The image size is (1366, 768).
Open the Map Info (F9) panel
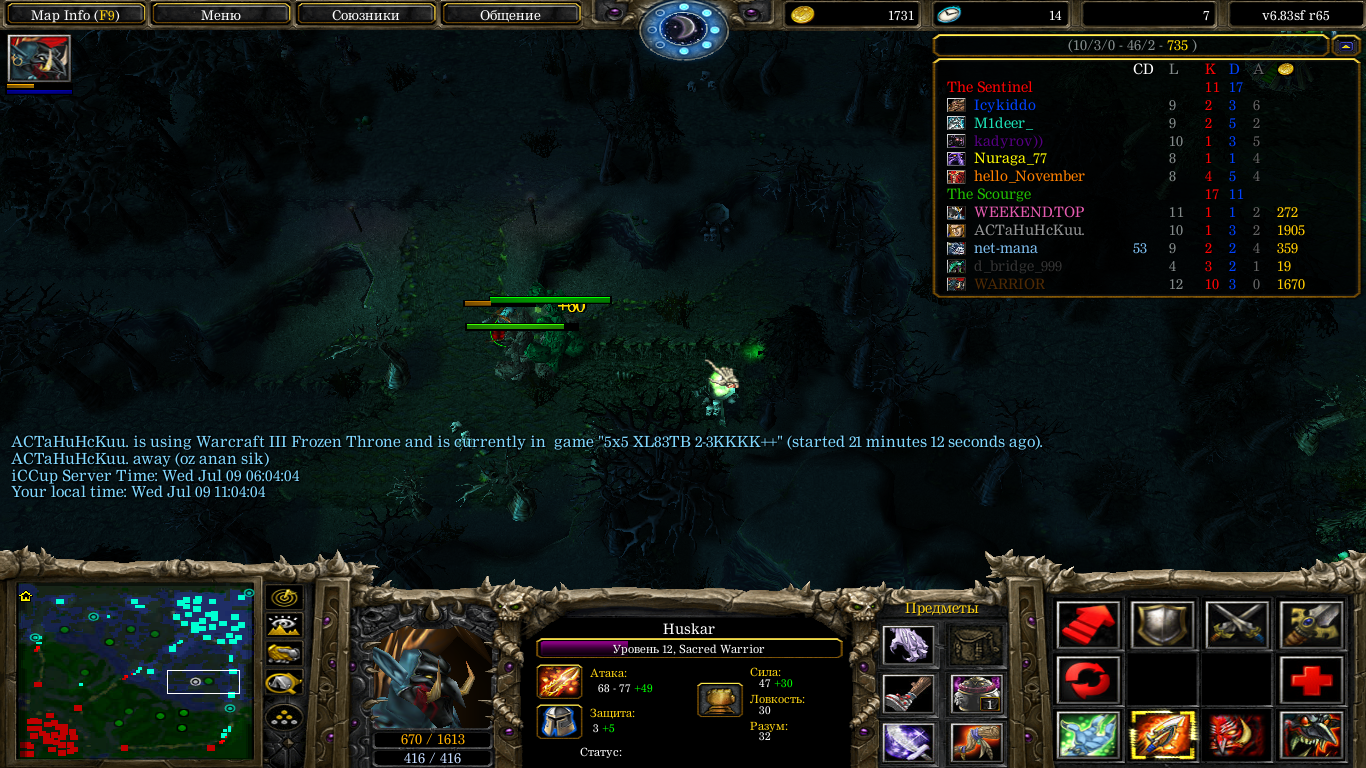click(76, 15)
